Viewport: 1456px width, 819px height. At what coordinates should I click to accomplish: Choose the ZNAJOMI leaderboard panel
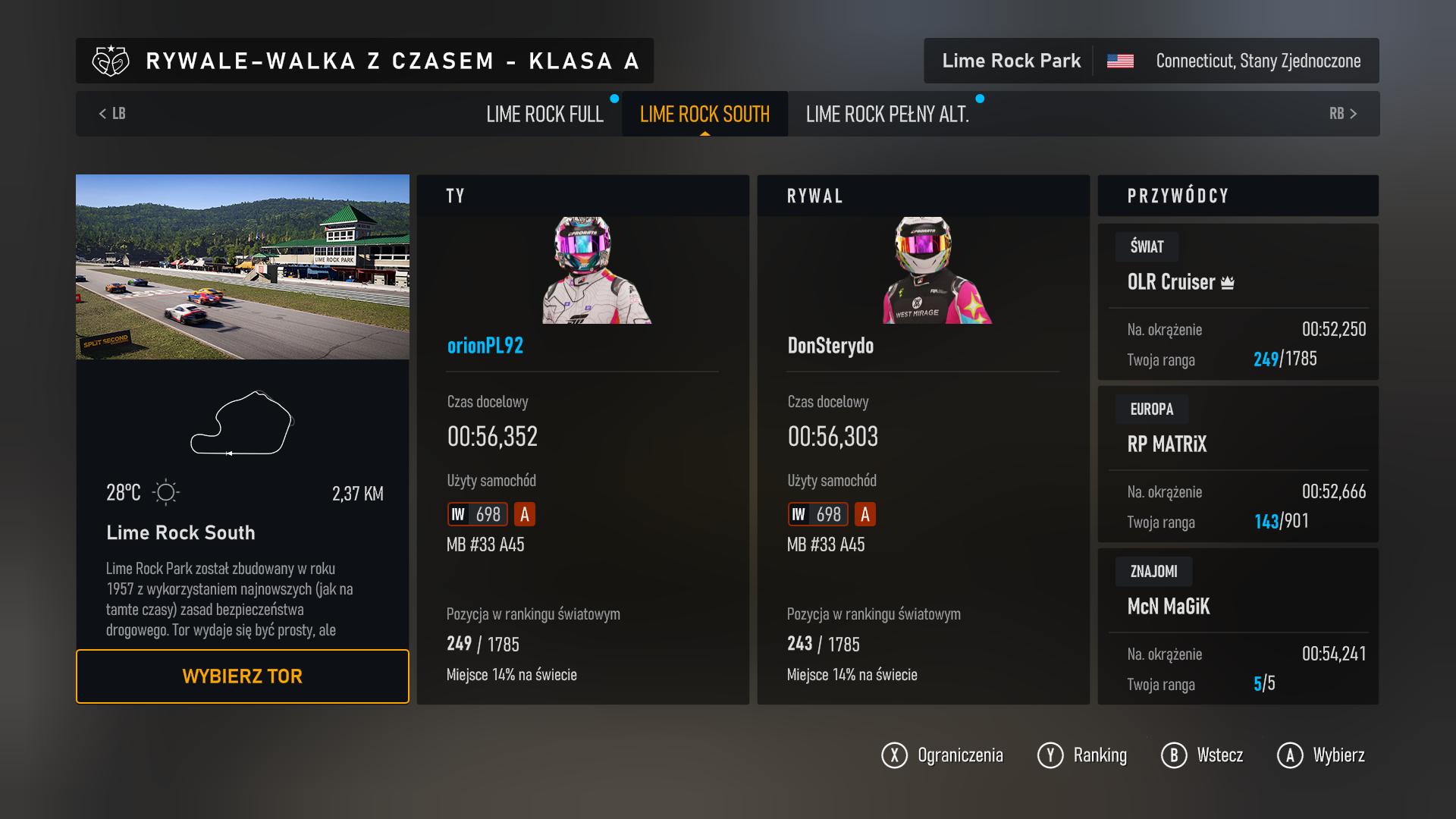[x=1238, y=626]
